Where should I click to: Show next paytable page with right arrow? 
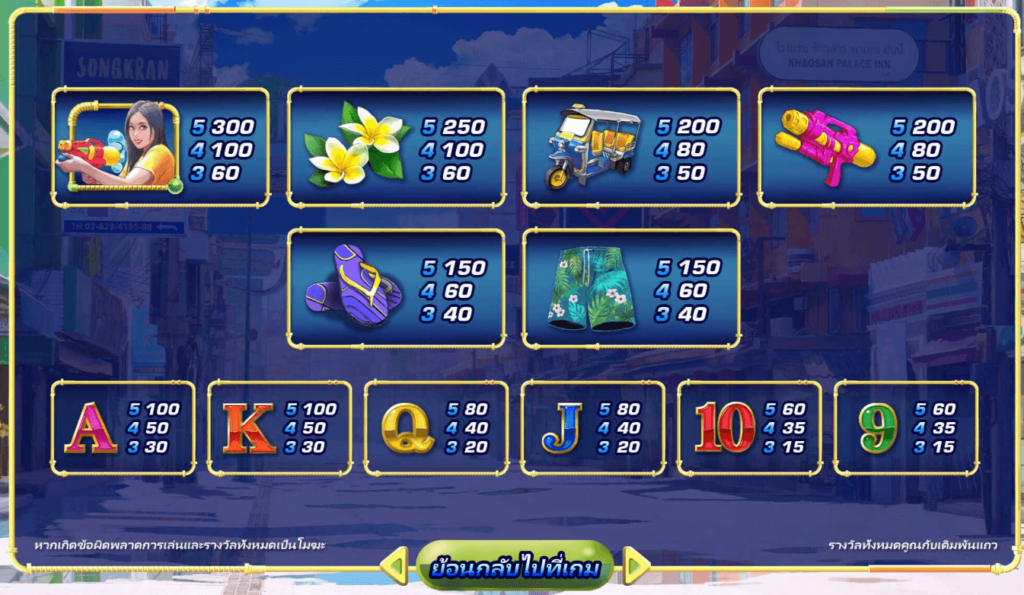point(636,567)
